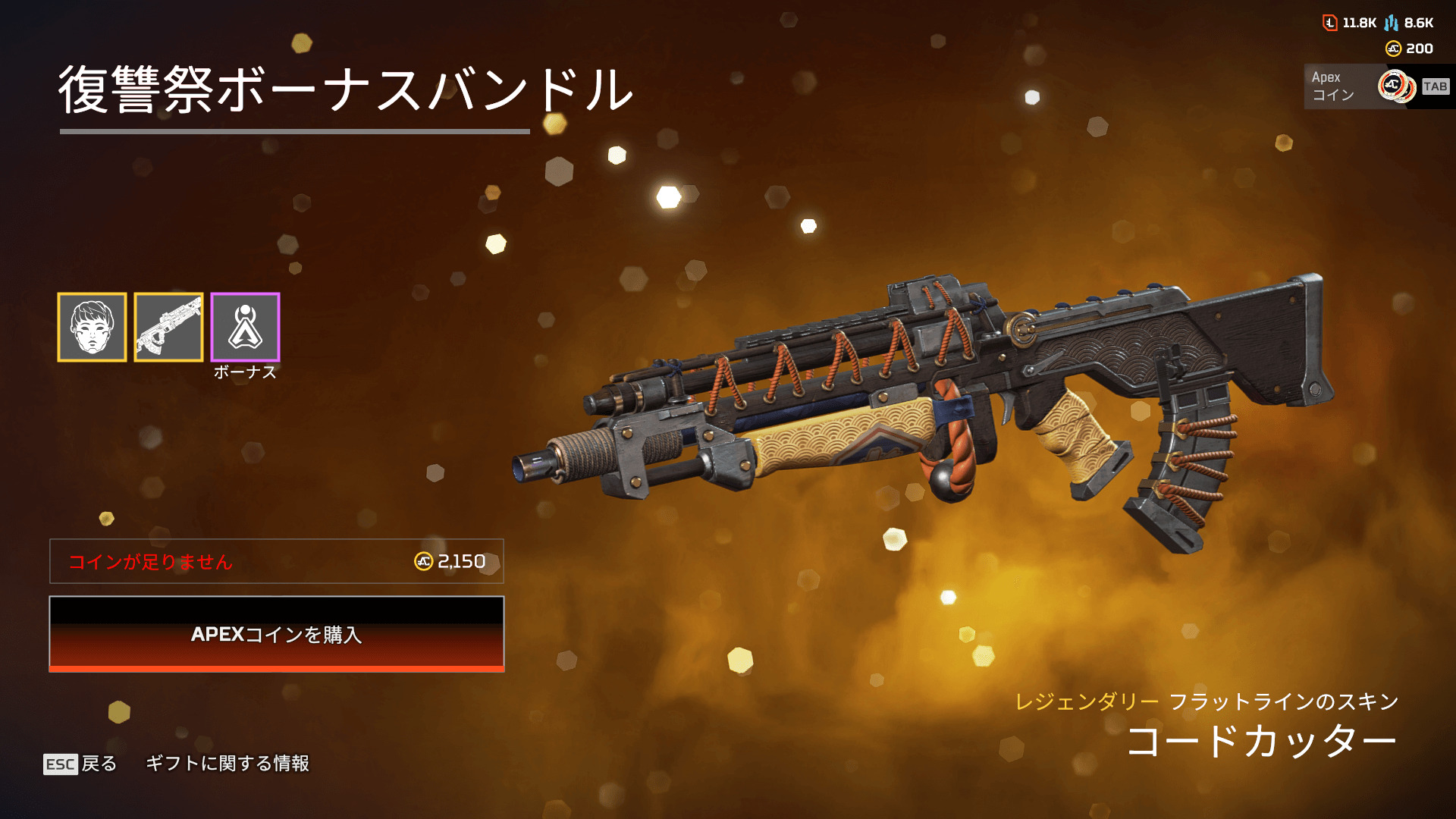Open ギフトに関する情報 gift info
The width and height of the screenshot is (1456, 819).
point(227,763)
